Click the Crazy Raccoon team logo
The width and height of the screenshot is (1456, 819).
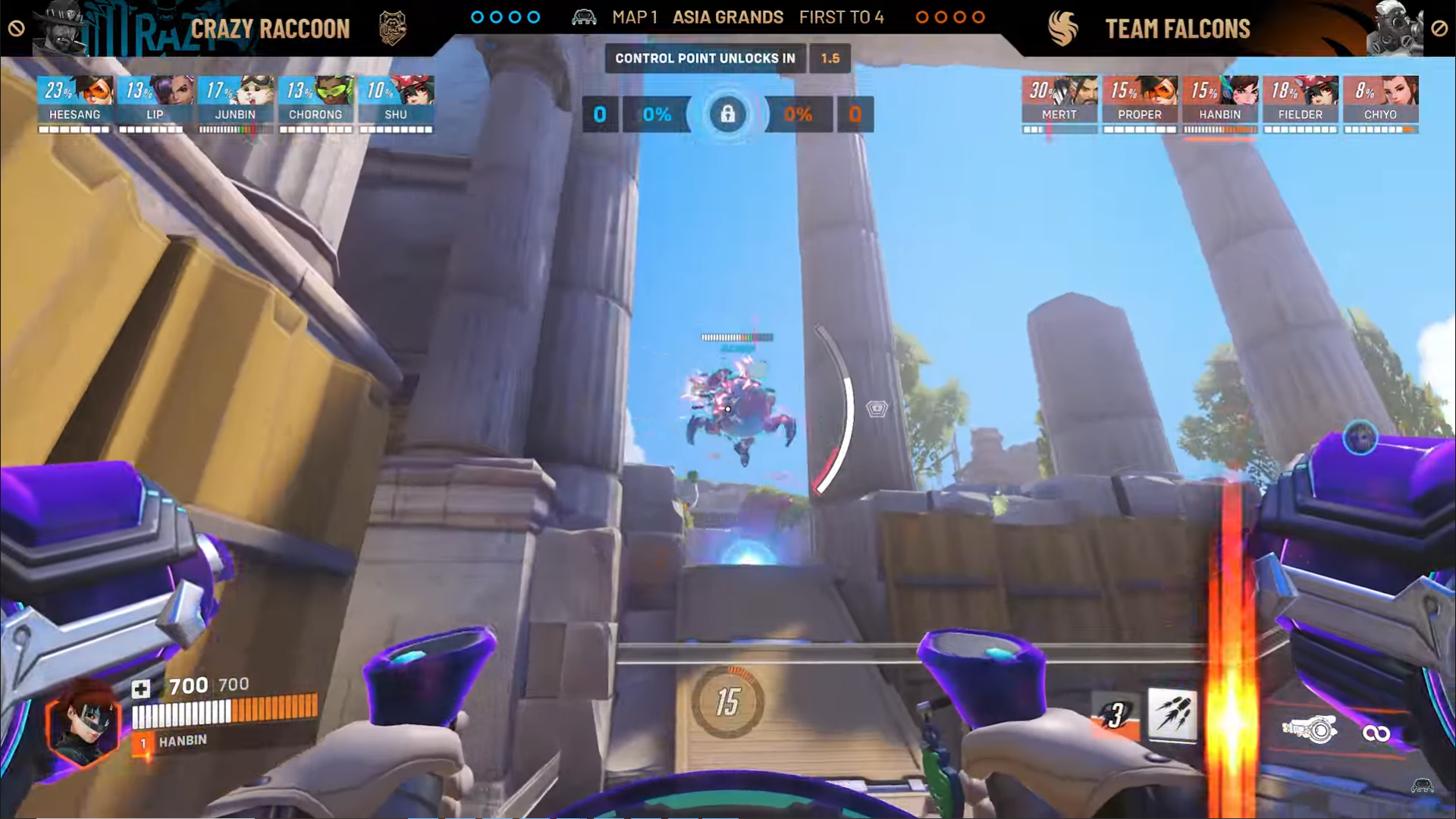[392, 29]
